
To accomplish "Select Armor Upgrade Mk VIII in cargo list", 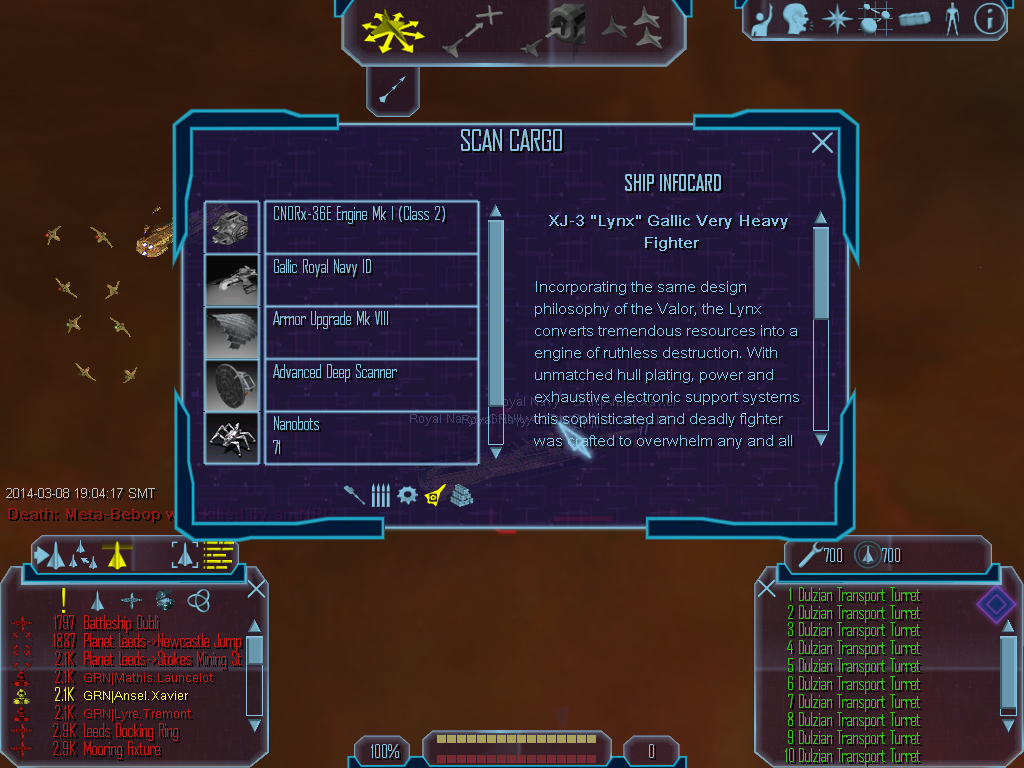I will pos(370,332).
